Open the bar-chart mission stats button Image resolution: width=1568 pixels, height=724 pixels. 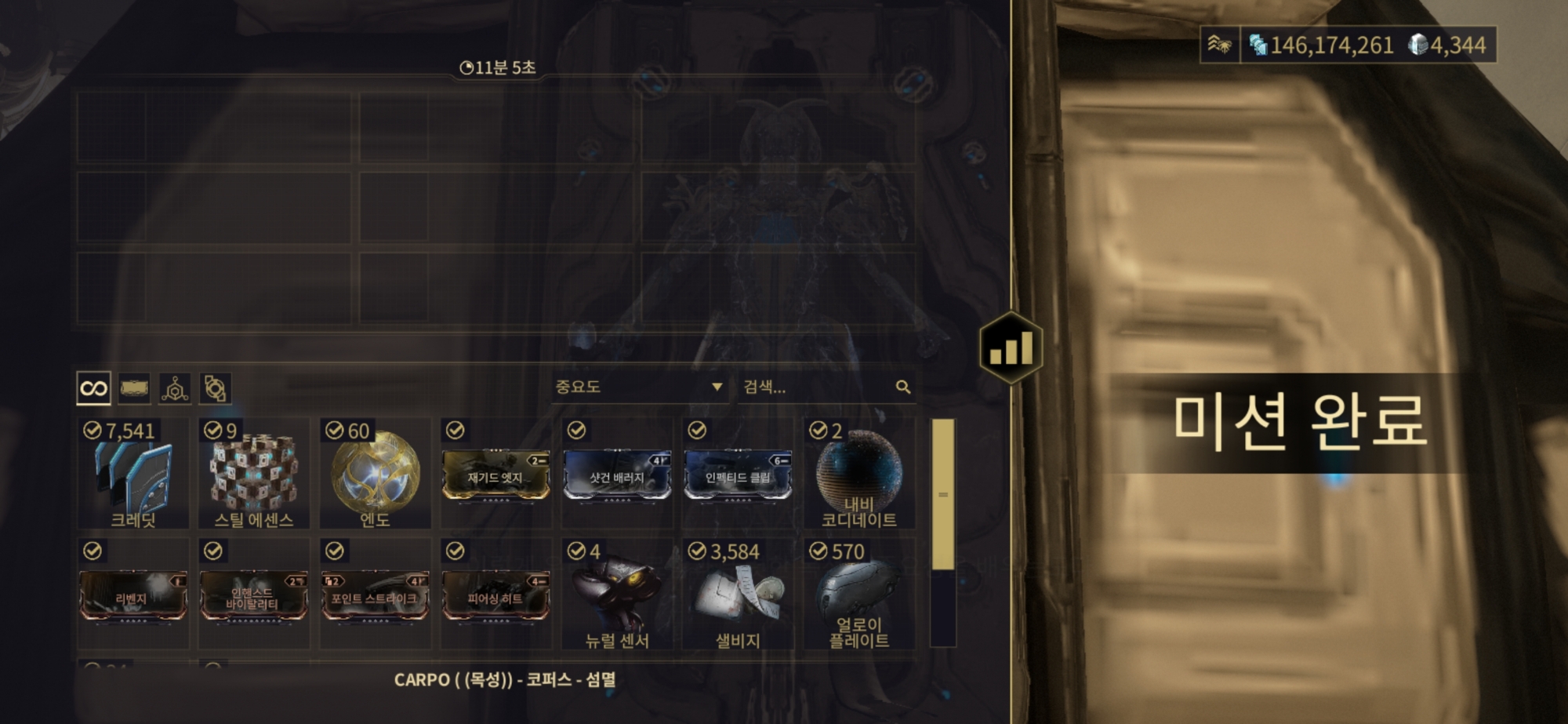click(1011, 347)
